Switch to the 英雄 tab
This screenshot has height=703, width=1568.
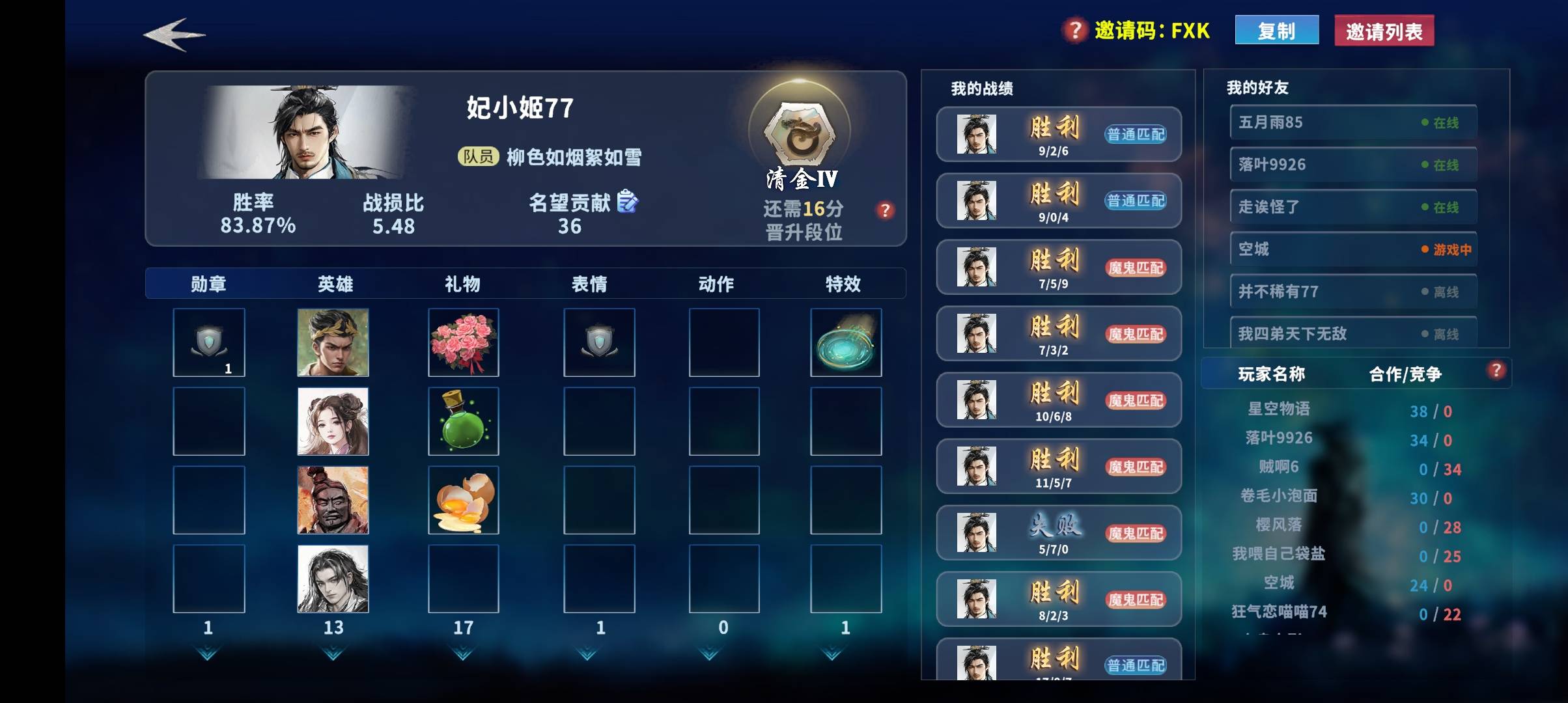pos(335,284)
